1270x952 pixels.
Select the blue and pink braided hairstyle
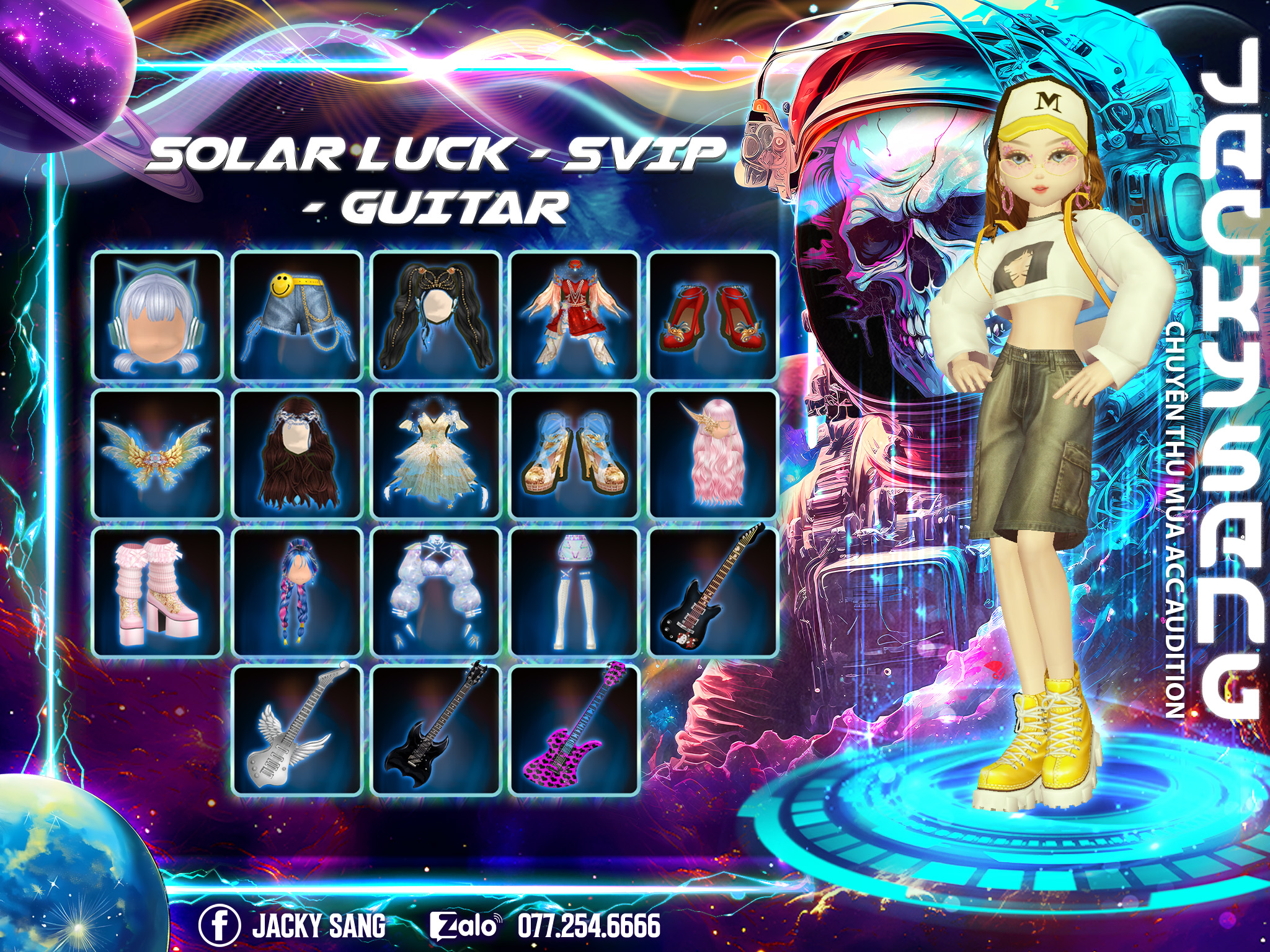coord(297,592)
